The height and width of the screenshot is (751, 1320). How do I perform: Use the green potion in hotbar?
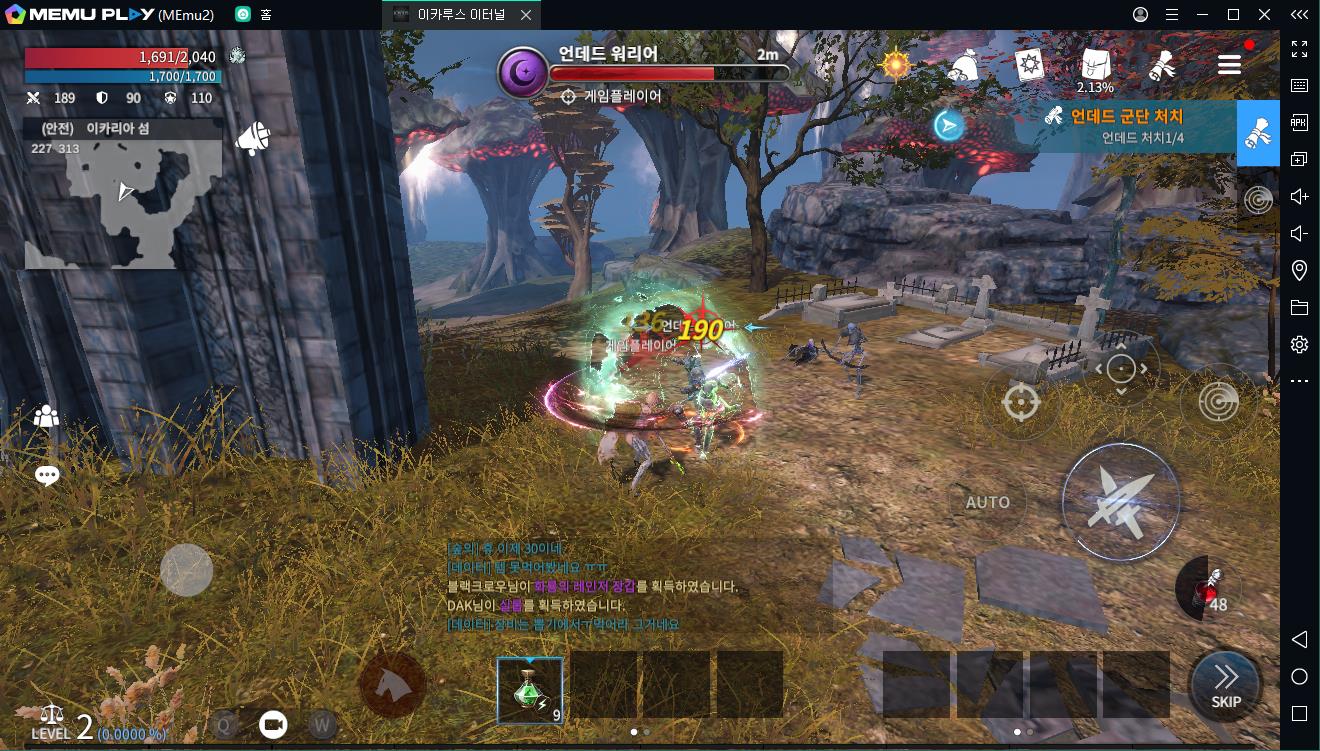[530, 690]
